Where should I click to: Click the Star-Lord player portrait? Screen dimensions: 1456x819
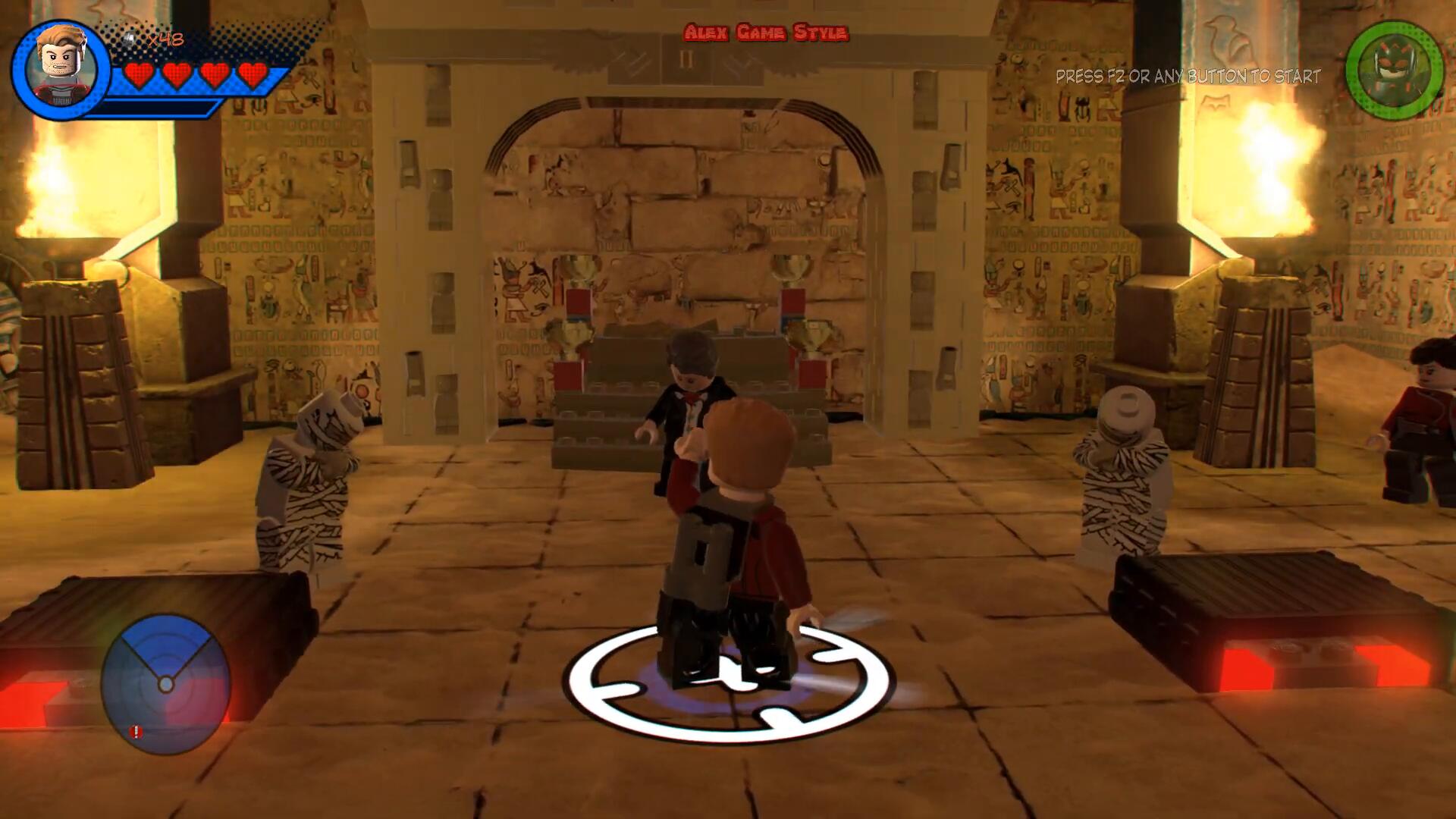click(x=62, y=68)
